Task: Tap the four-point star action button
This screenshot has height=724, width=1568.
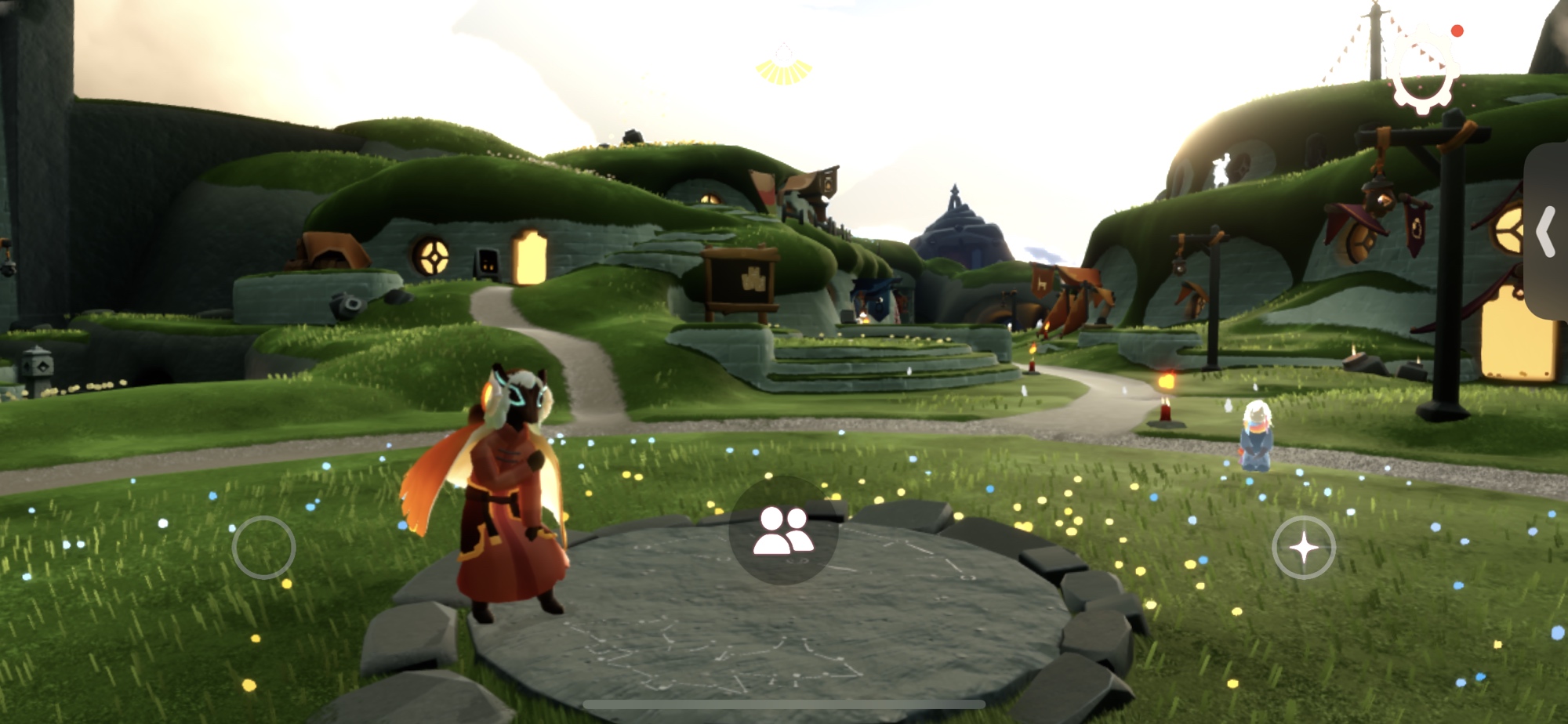Action: [1304, 548]
